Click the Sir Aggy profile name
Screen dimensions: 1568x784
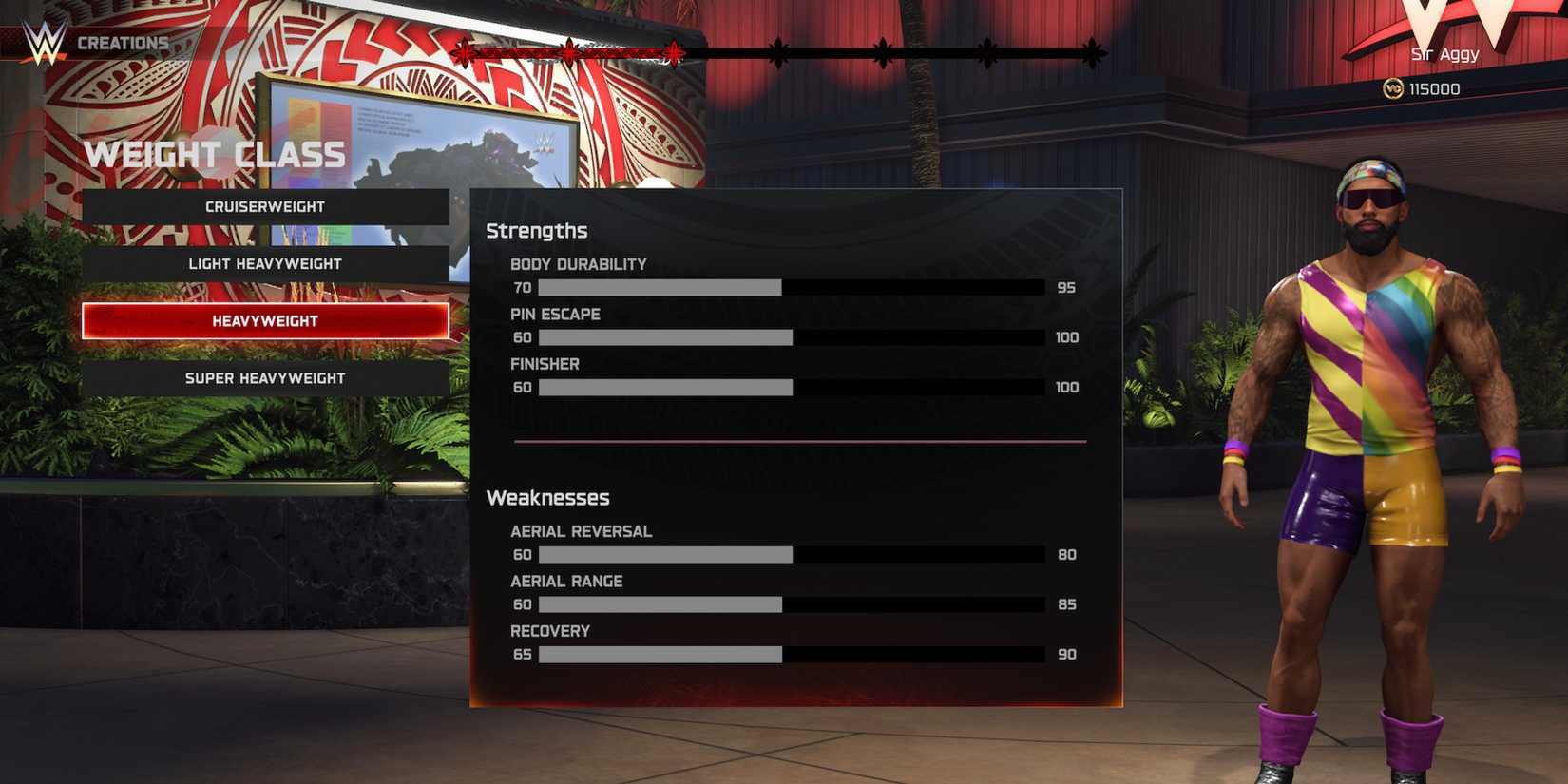(1443, 53)
